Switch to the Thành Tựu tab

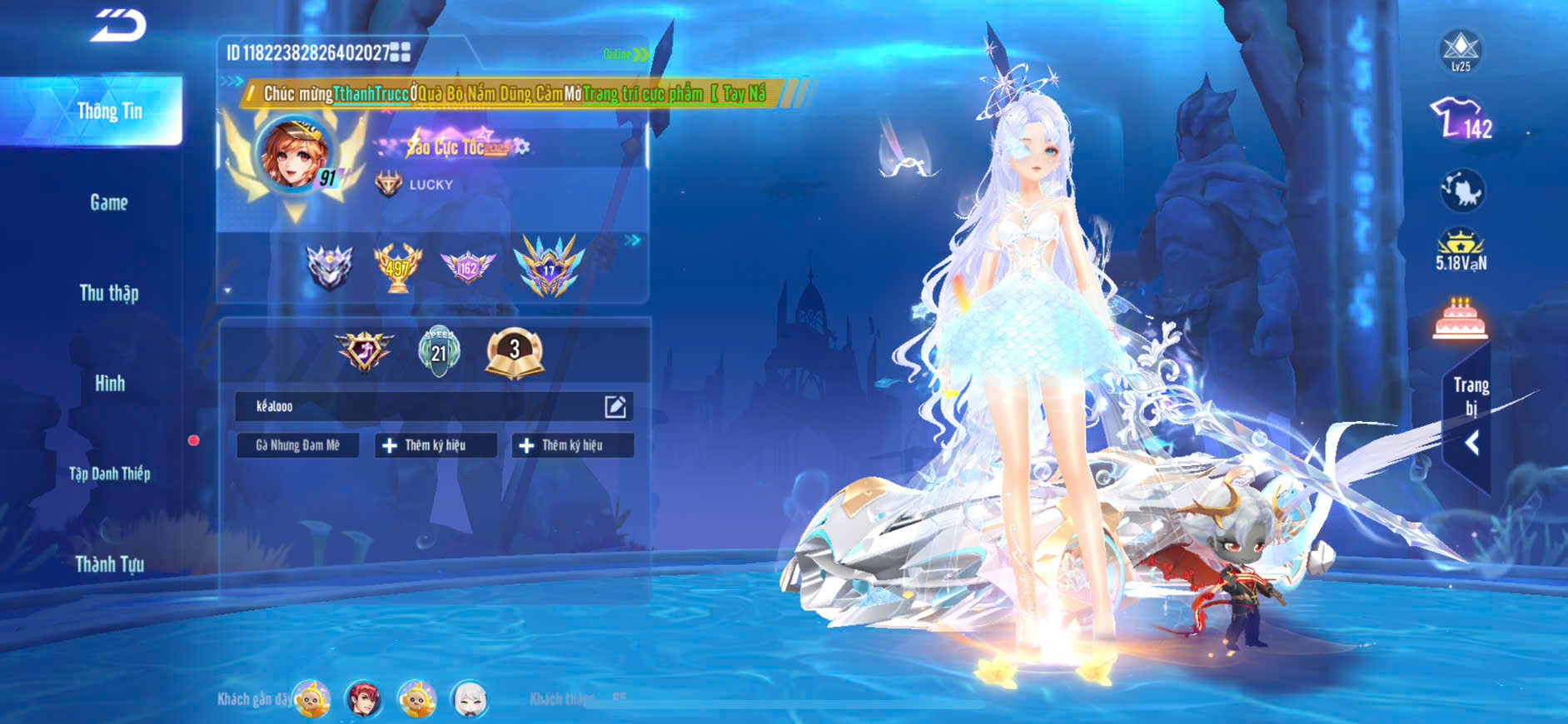coord(109,564)
